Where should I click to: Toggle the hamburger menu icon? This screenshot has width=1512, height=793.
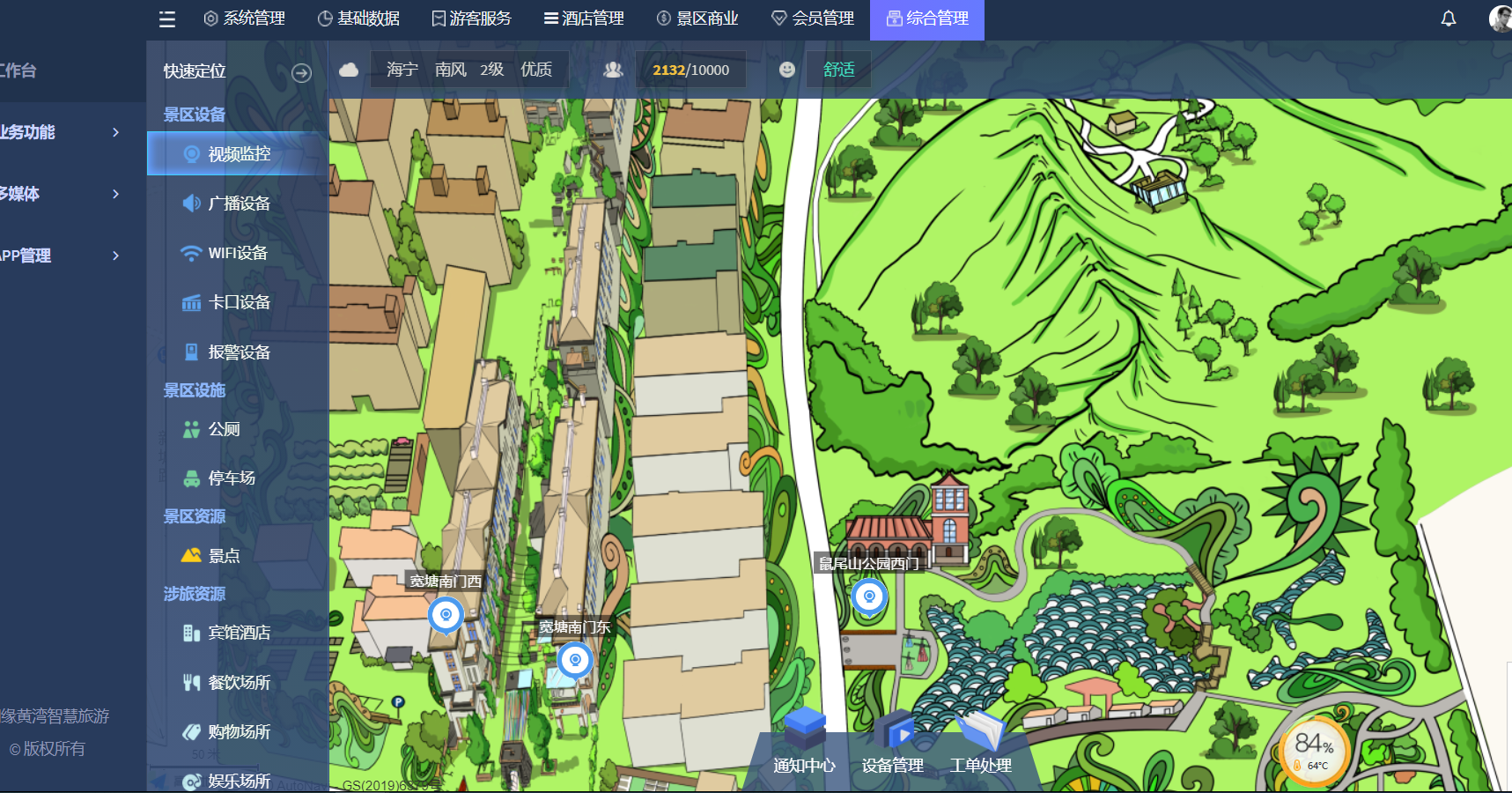point(167,19)
